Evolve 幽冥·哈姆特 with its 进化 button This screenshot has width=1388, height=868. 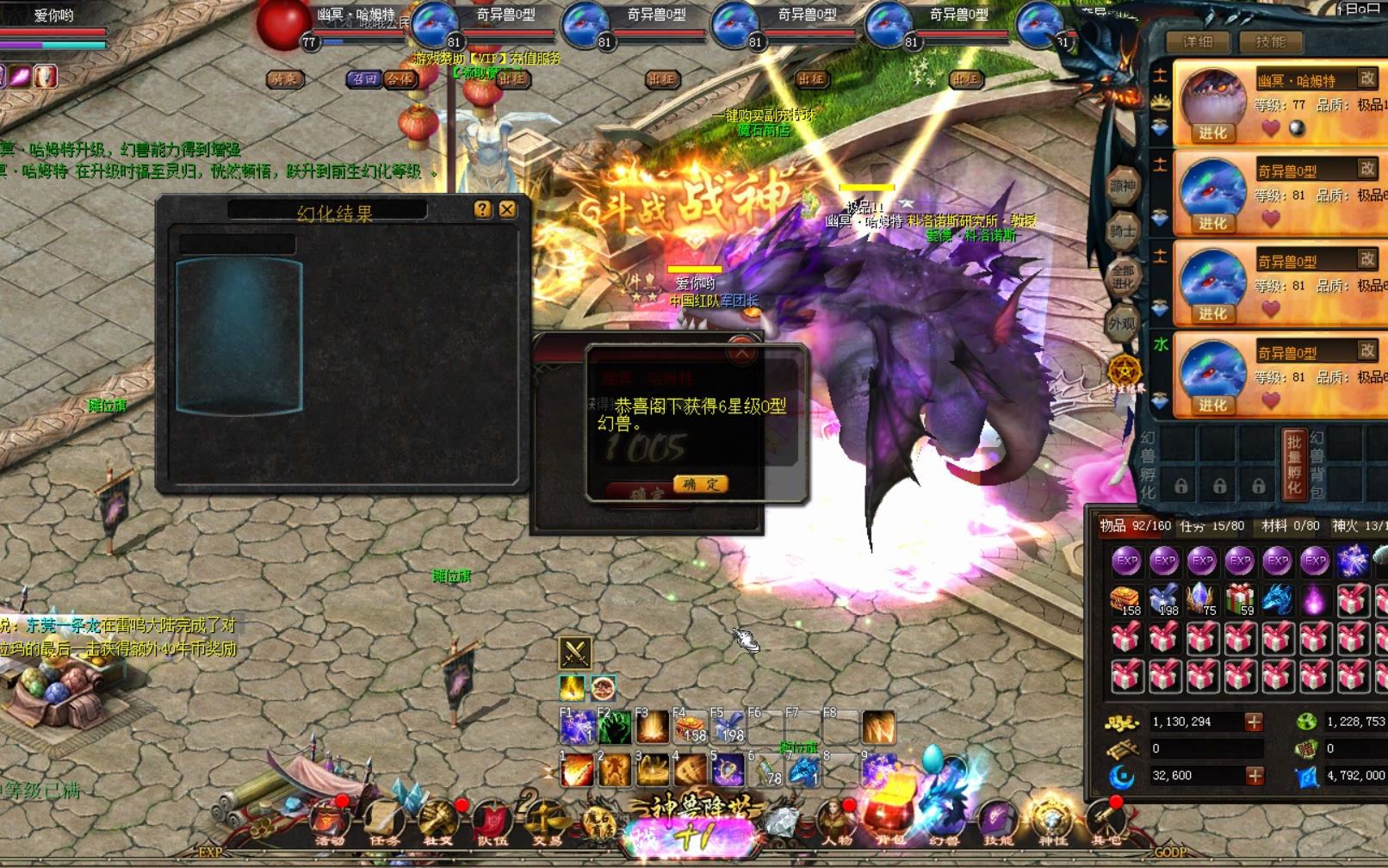(1212, 133)
